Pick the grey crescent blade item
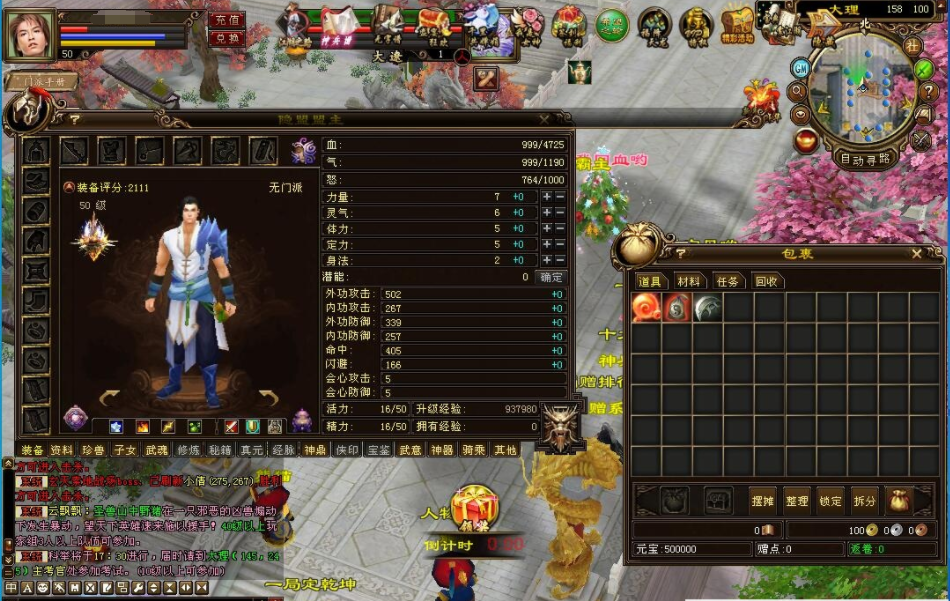Screen dimensions: 950x601 coord(708,308)
